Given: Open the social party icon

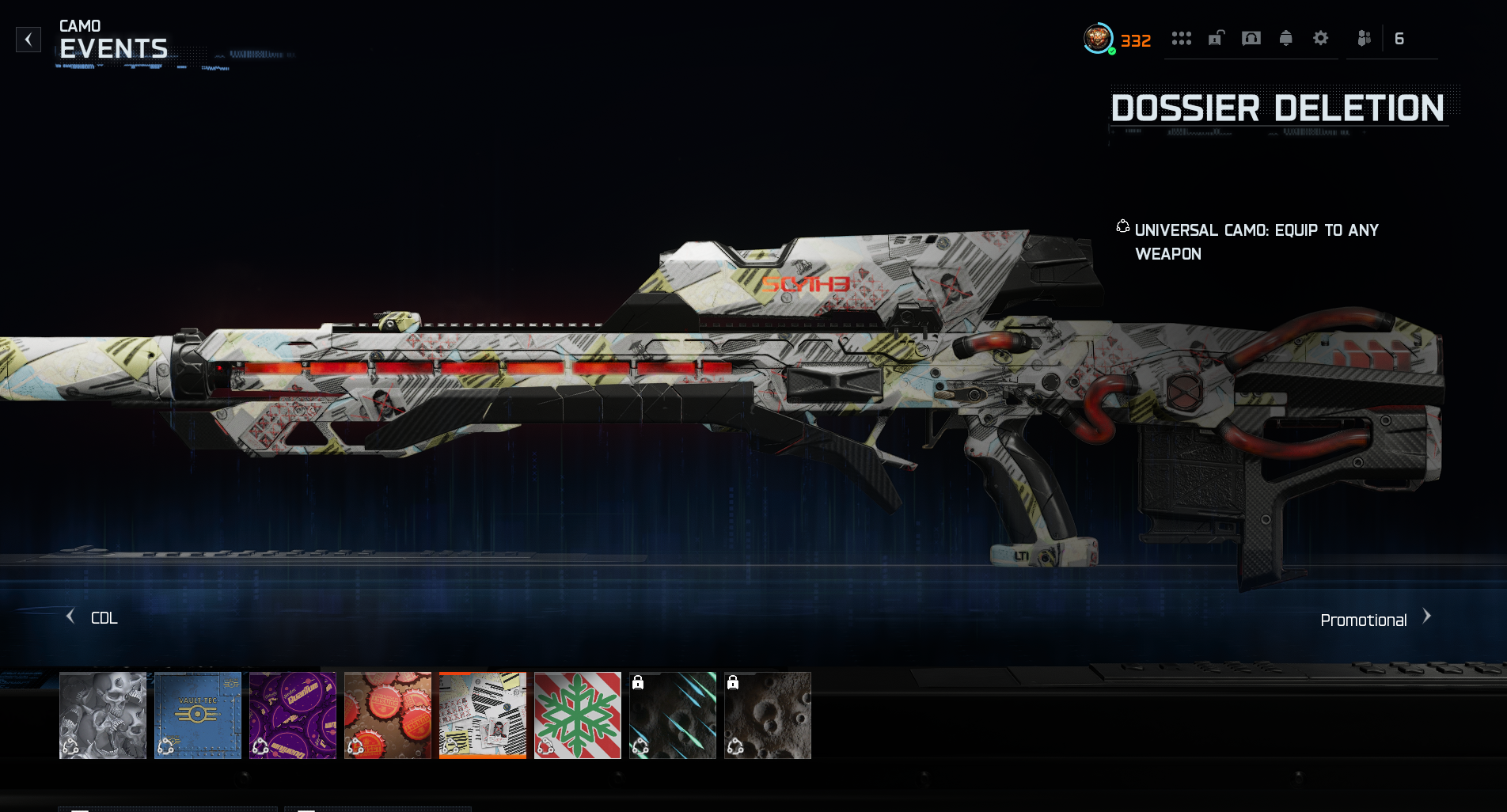Looking at the screenshot, I should click(x=1364, y=38).
